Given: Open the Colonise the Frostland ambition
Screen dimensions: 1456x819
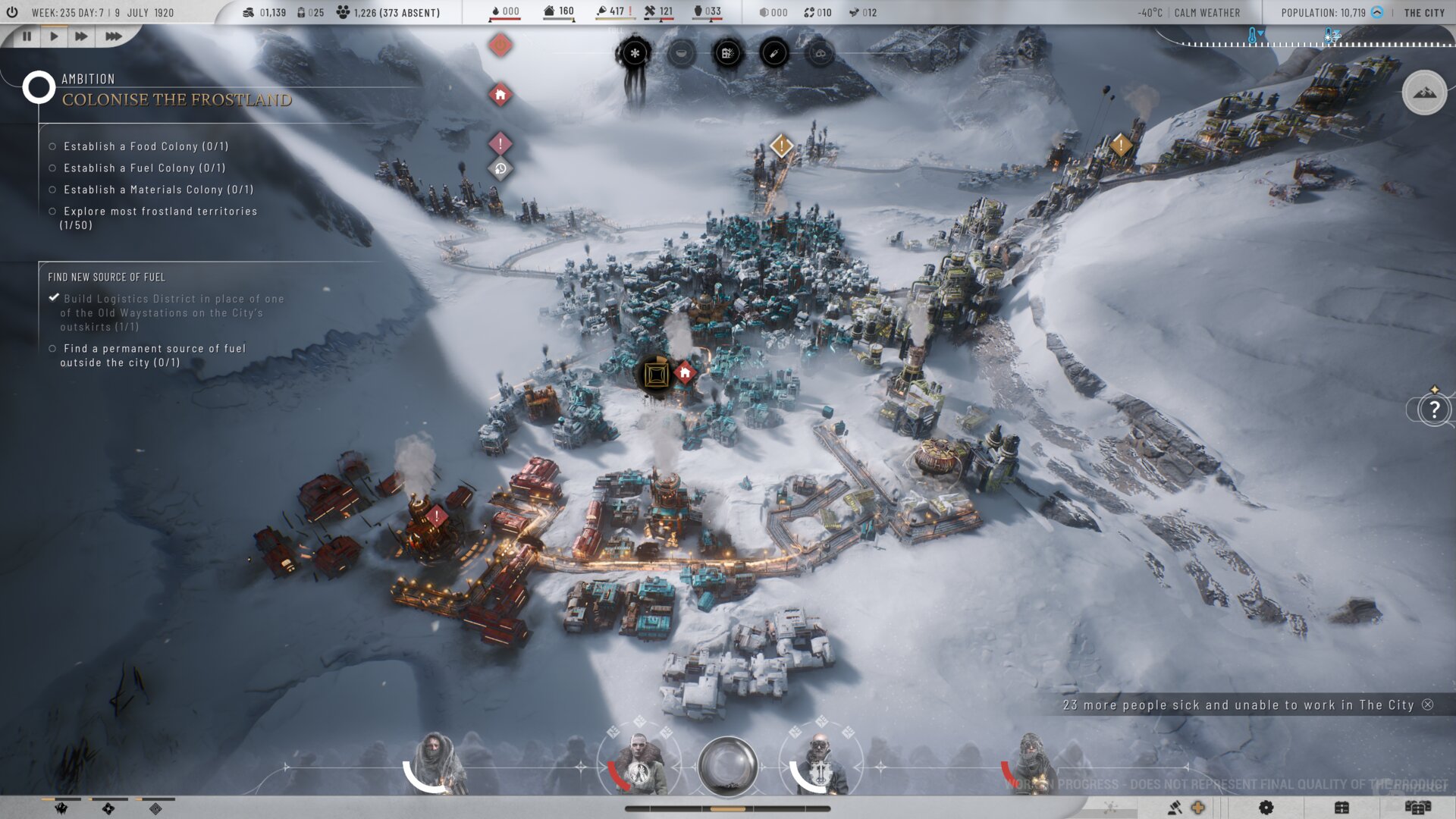Looking at the screenshot, I should click(176, 99).
